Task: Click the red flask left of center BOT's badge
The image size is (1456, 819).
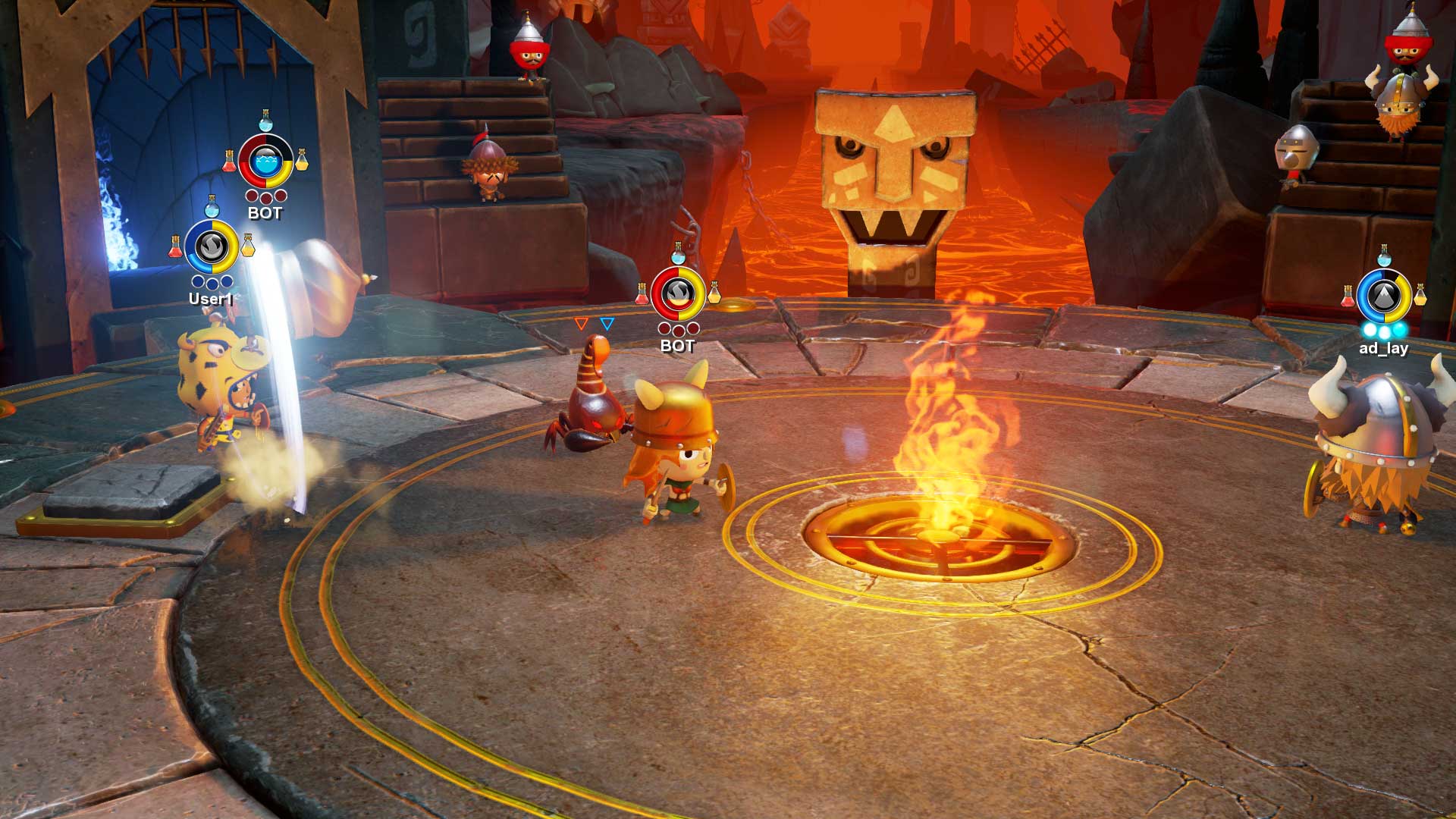Action: pyautogui.click(x=642, y=294)
